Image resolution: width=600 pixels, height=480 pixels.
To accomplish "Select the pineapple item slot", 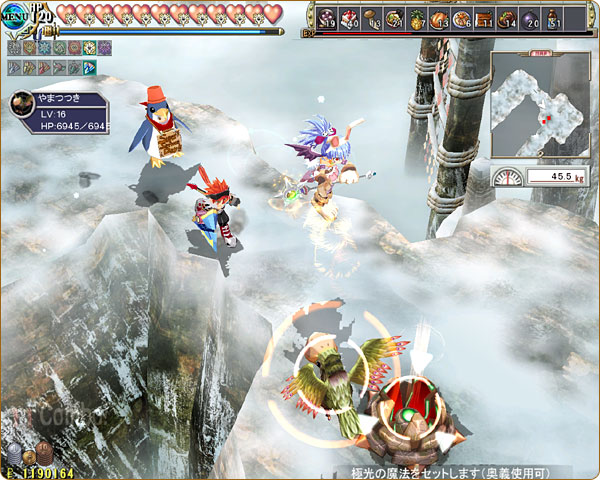I will (417, 18).
